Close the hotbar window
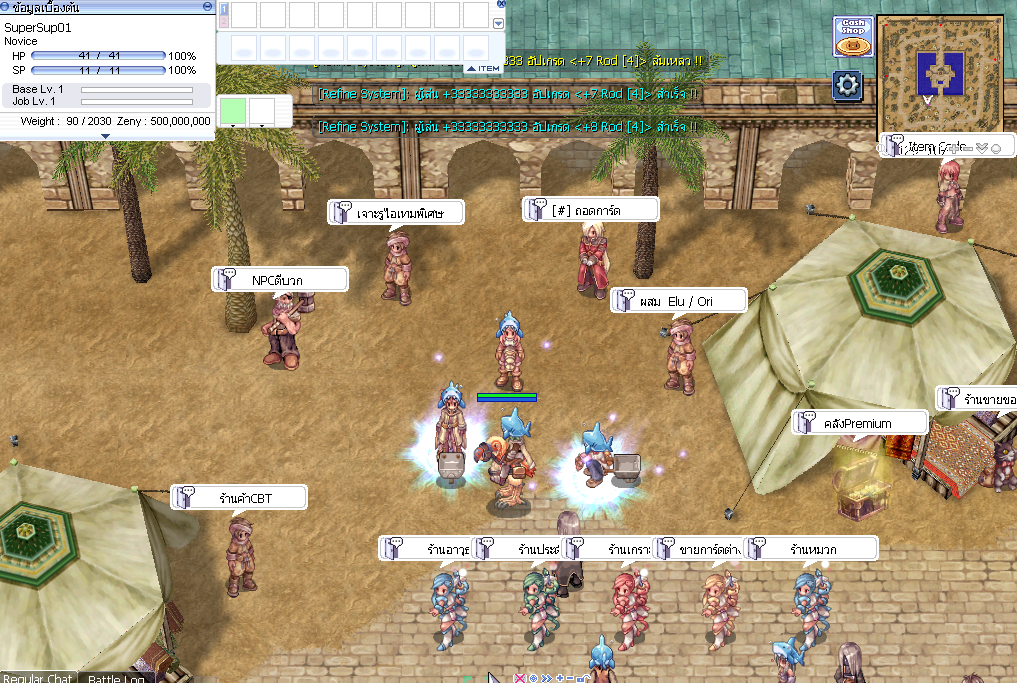 501,4
